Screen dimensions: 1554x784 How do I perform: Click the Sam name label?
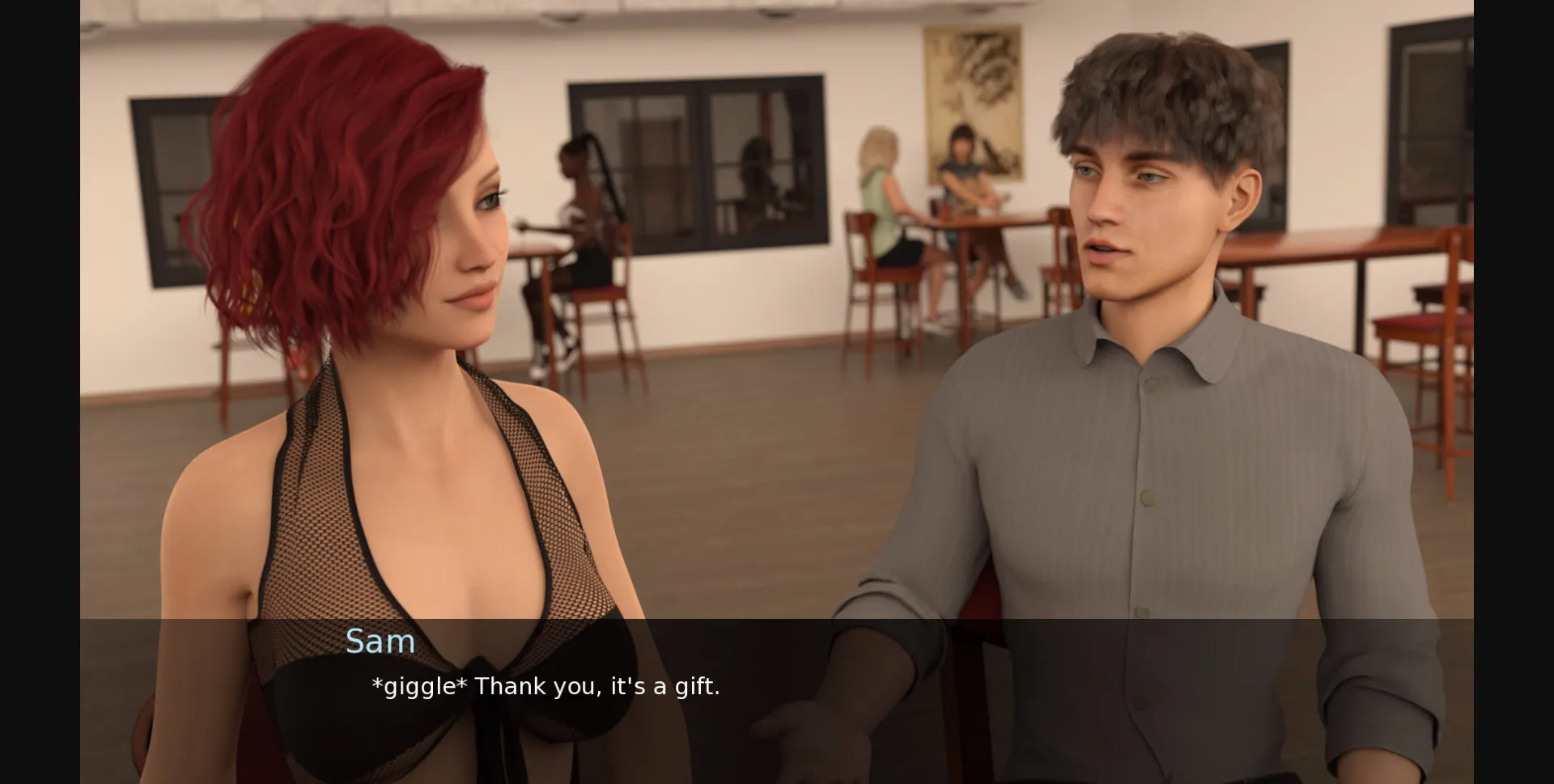[381, 641]
